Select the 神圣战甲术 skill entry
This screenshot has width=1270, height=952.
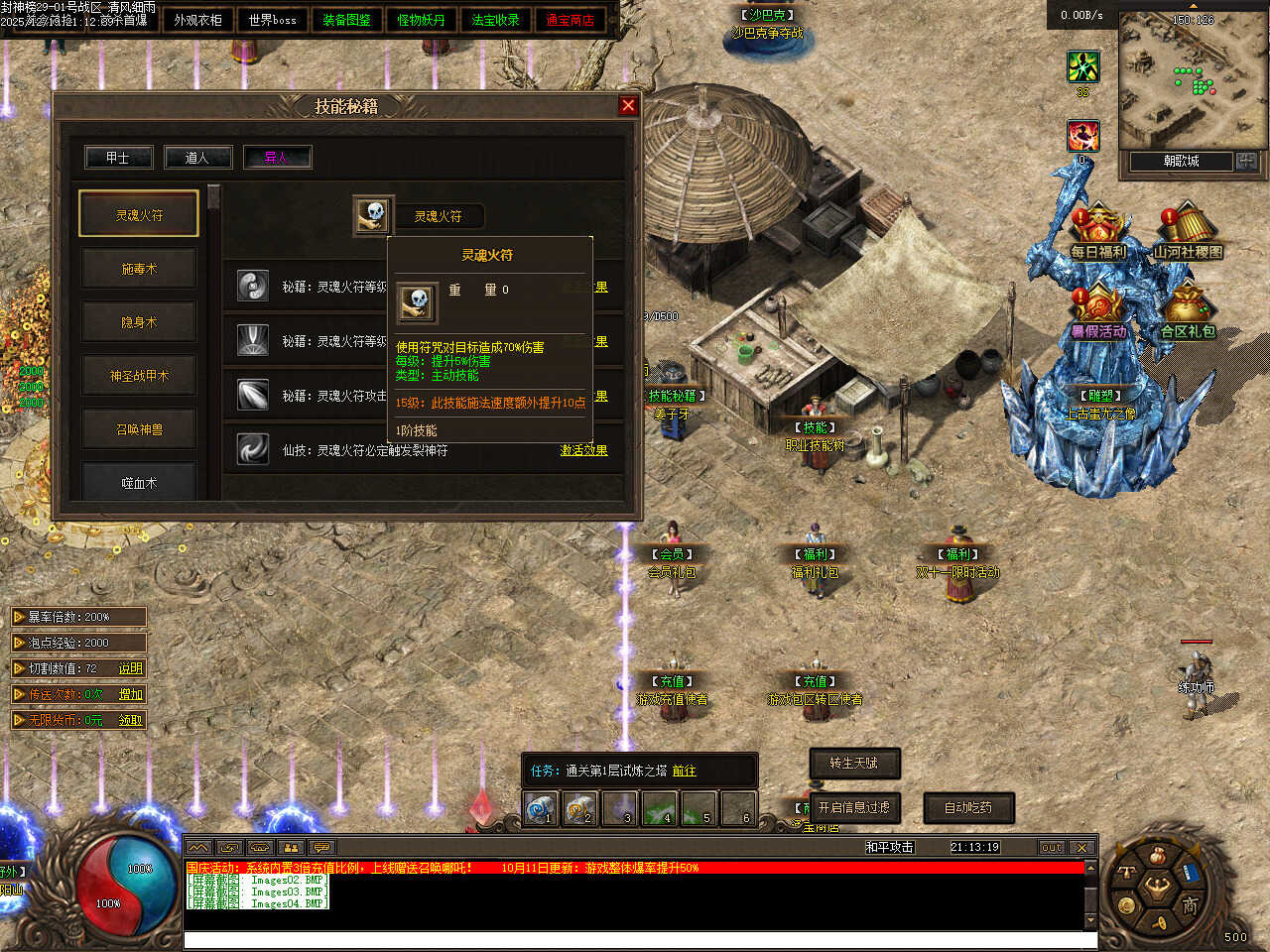(139, 376)
